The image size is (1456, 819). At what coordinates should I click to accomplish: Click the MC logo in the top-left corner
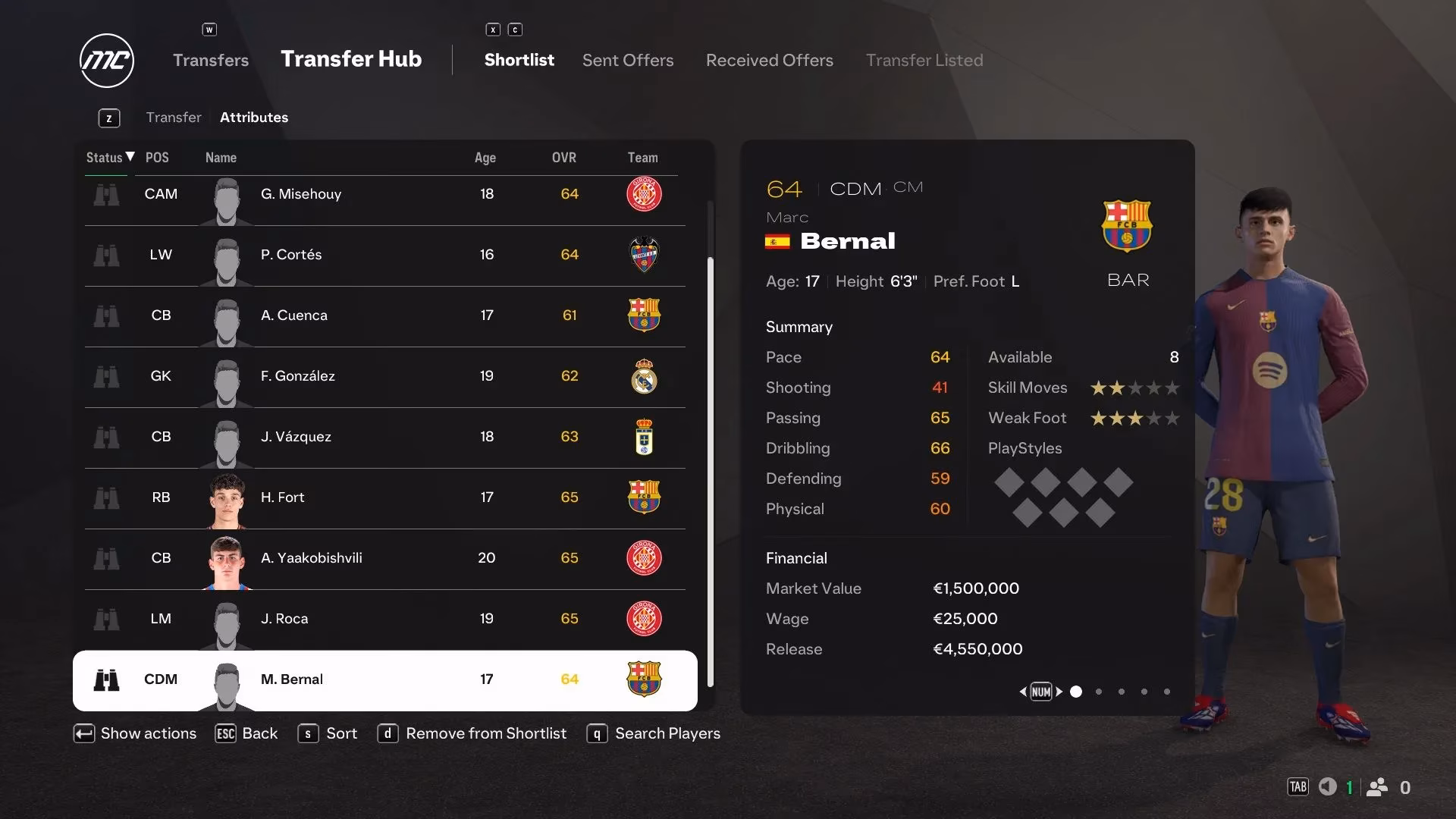107,61
